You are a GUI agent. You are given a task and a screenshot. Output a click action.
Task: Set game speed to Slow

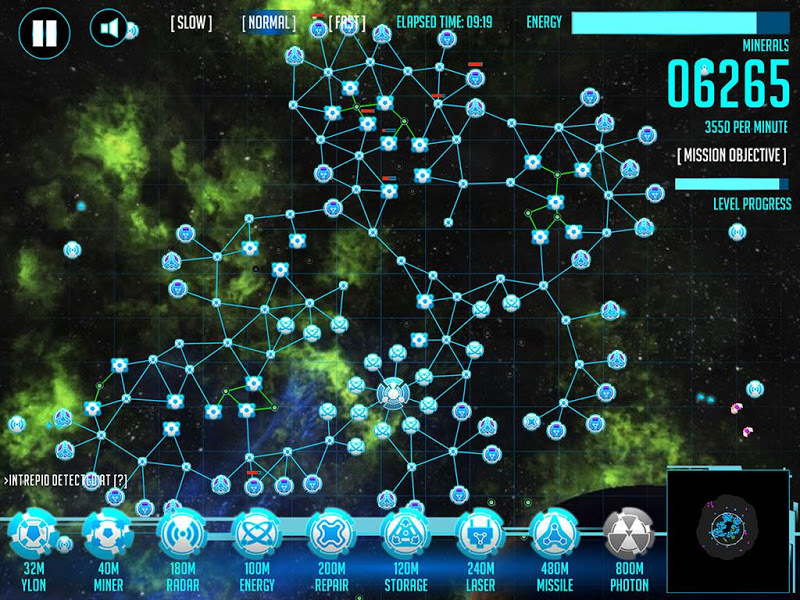click(x=191, y=22)
